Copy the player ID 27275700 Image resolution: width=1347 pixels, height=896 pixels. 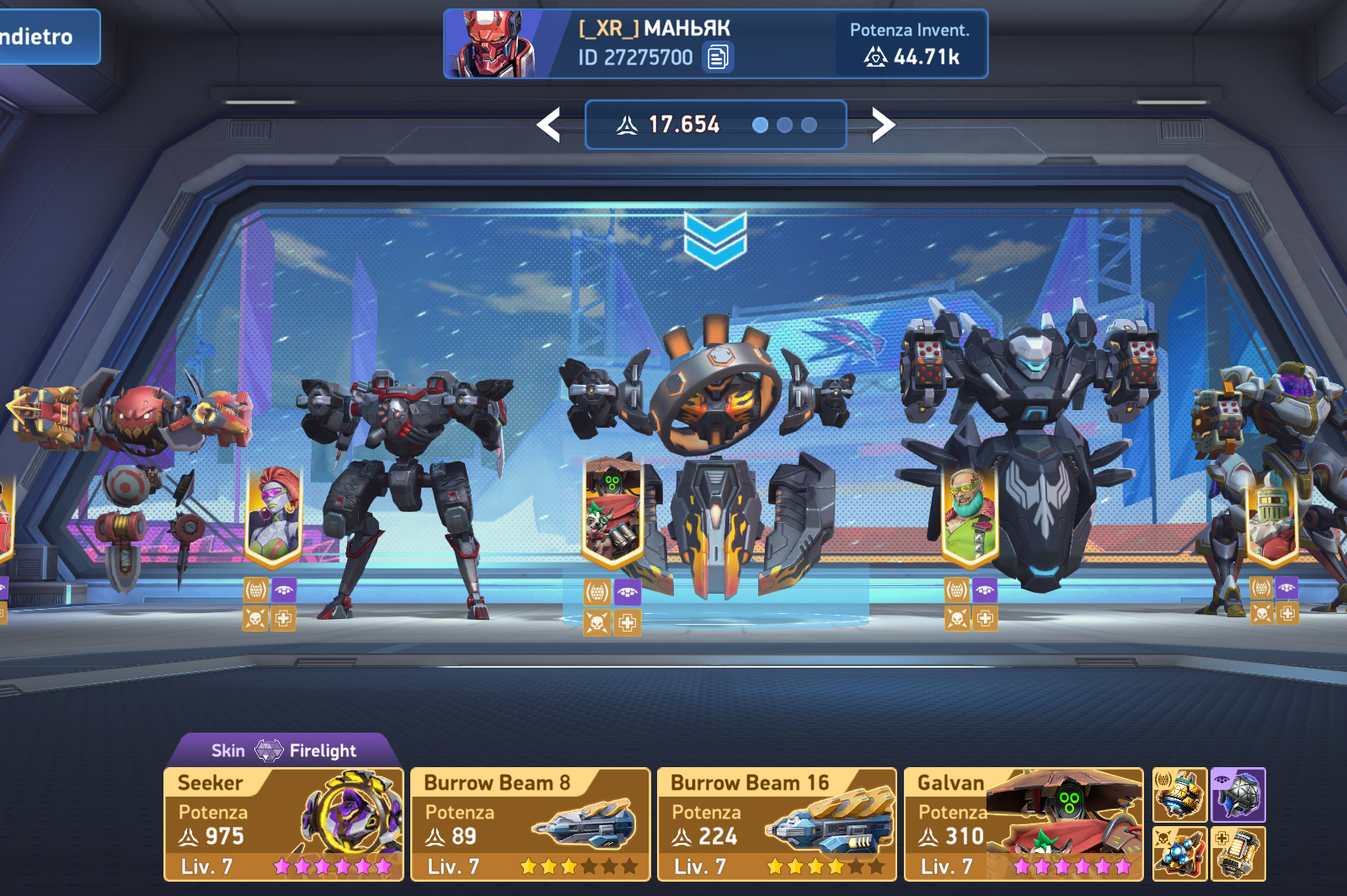click(x=718, y=57)
